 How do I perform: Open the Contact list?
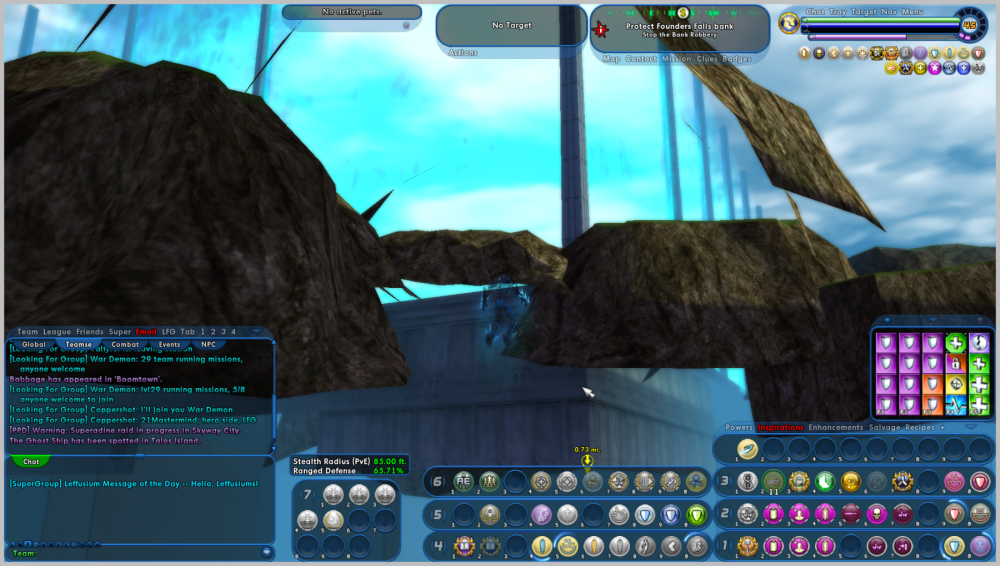click(x=641, y=59)
